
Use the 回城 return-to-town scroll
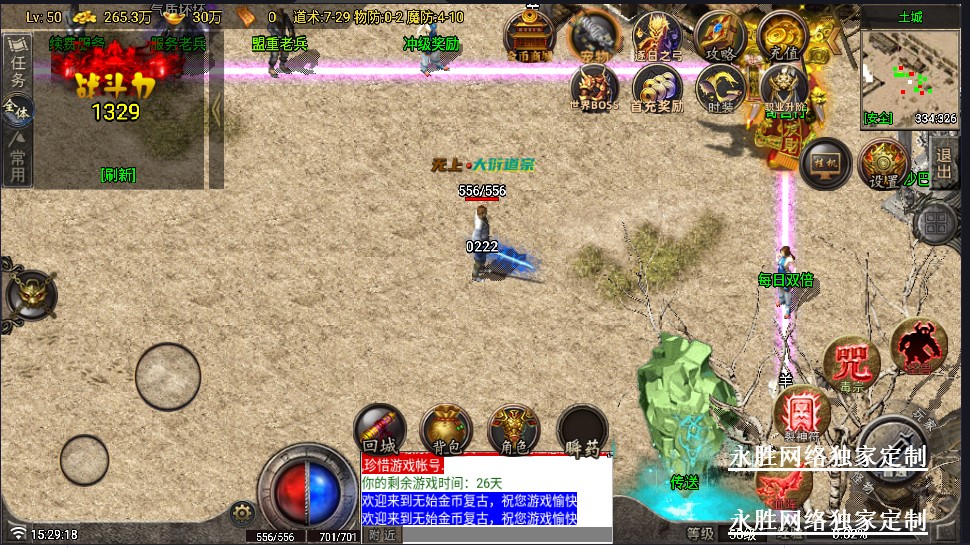(380, 429)
